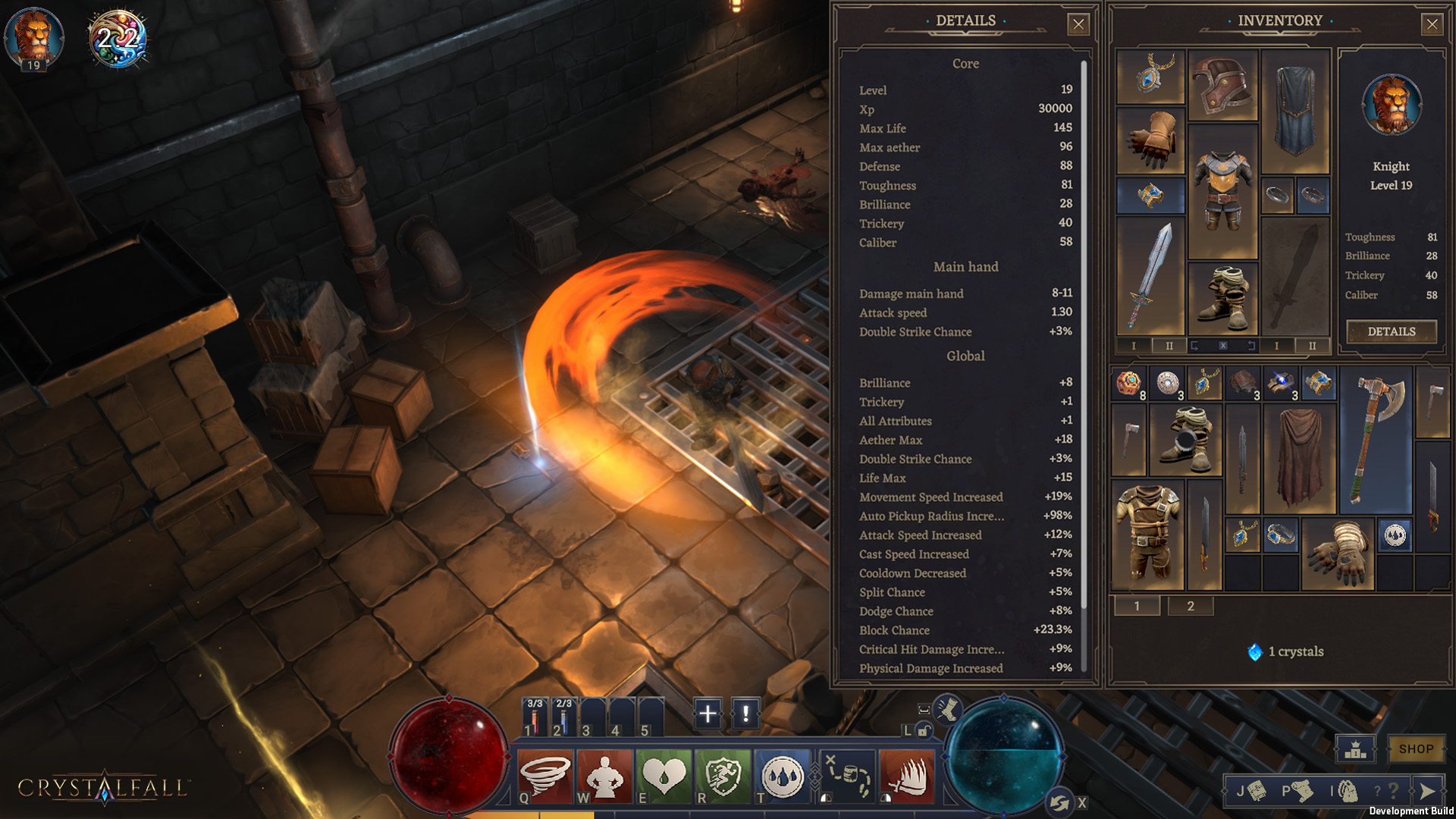Image resolution: width=1456 pixels, height=819 pixels.
Task: Activate the heart with droplet ability
Action: tap(664, 775)
